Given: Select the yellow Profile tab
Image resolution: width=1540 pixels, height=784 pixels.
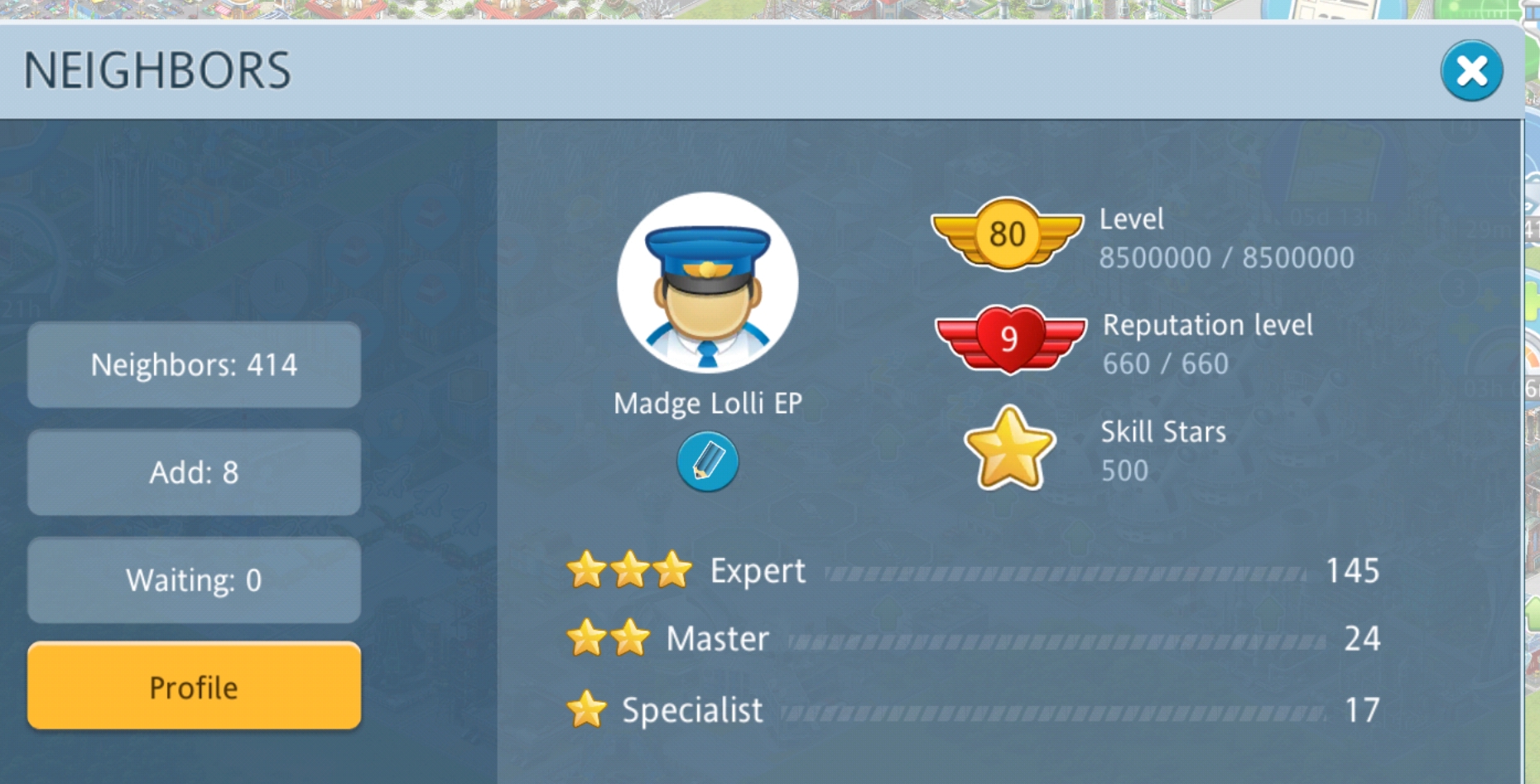Looking at the screenshot, I should (194, 686).
